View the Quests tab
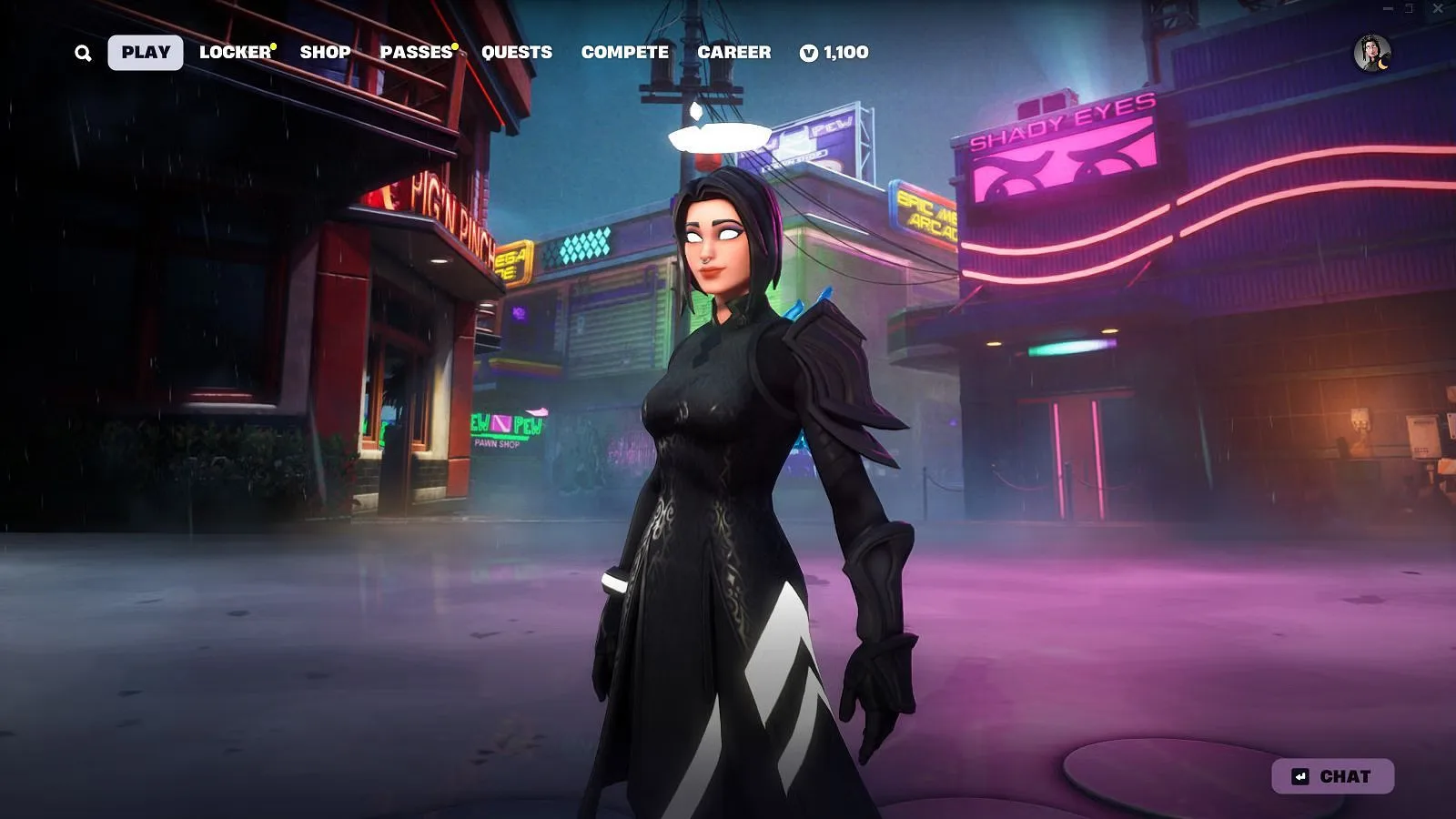The image size is (1456, 819). tap(516, 53)
